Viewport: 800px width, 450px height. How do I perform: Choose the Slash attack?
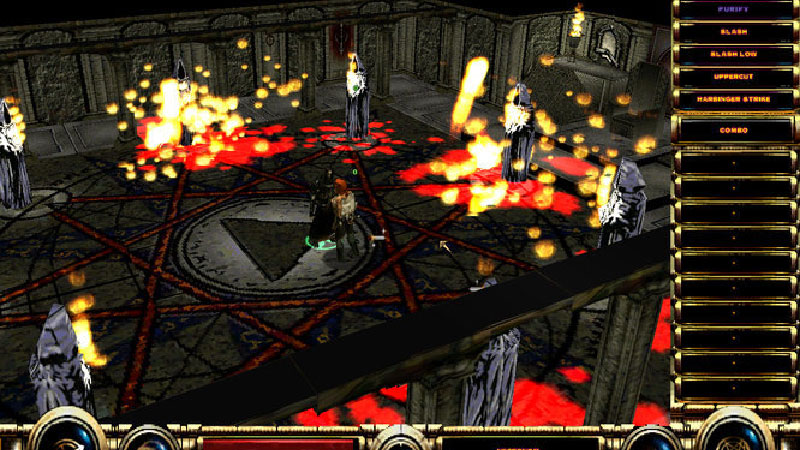pos(733,32)
